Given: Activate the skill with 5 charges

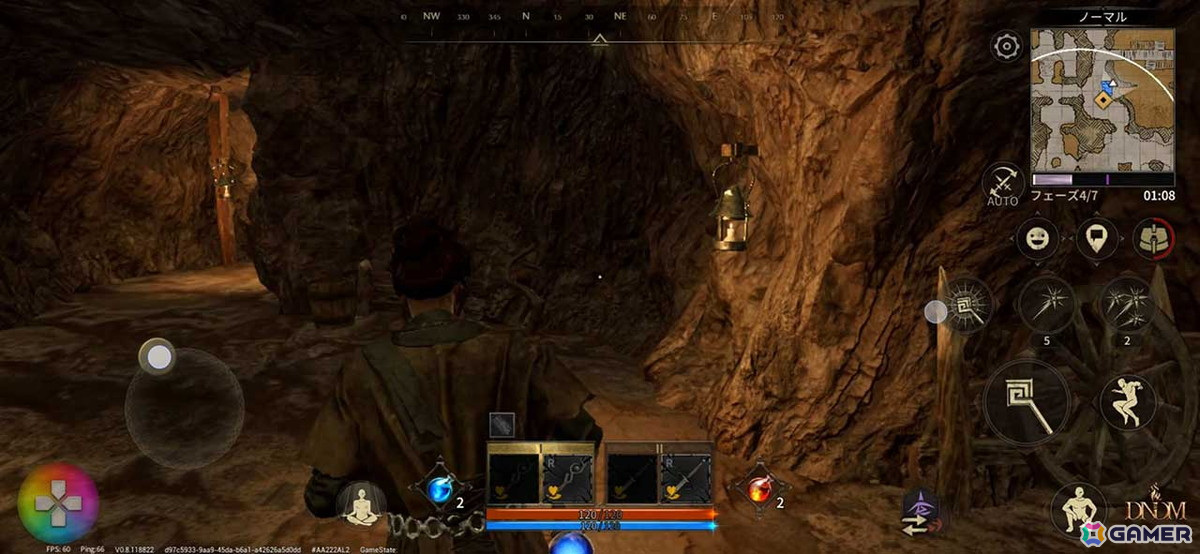Looking at the screenshot, I should coord(1047,304).
